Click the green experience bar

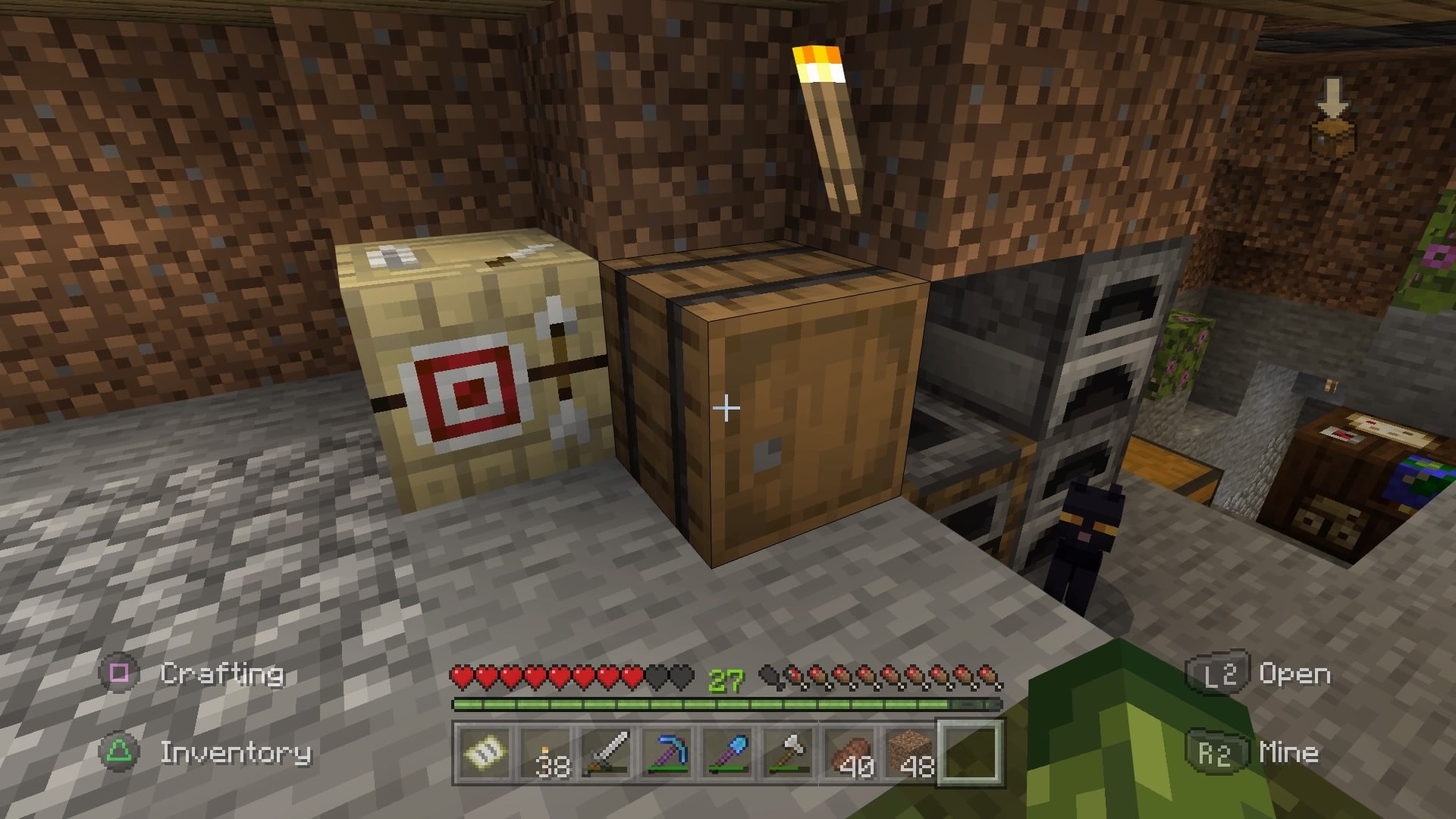(x=728, y=705)
